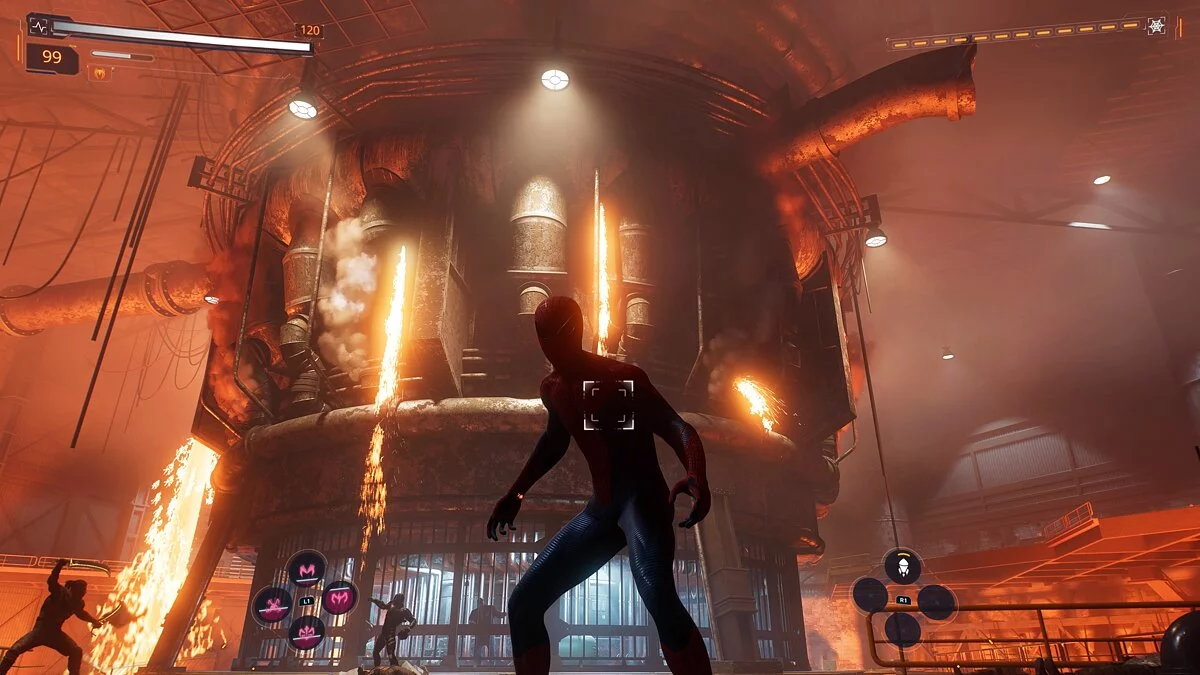Click the heartbeat health icon

coord(38,26)
